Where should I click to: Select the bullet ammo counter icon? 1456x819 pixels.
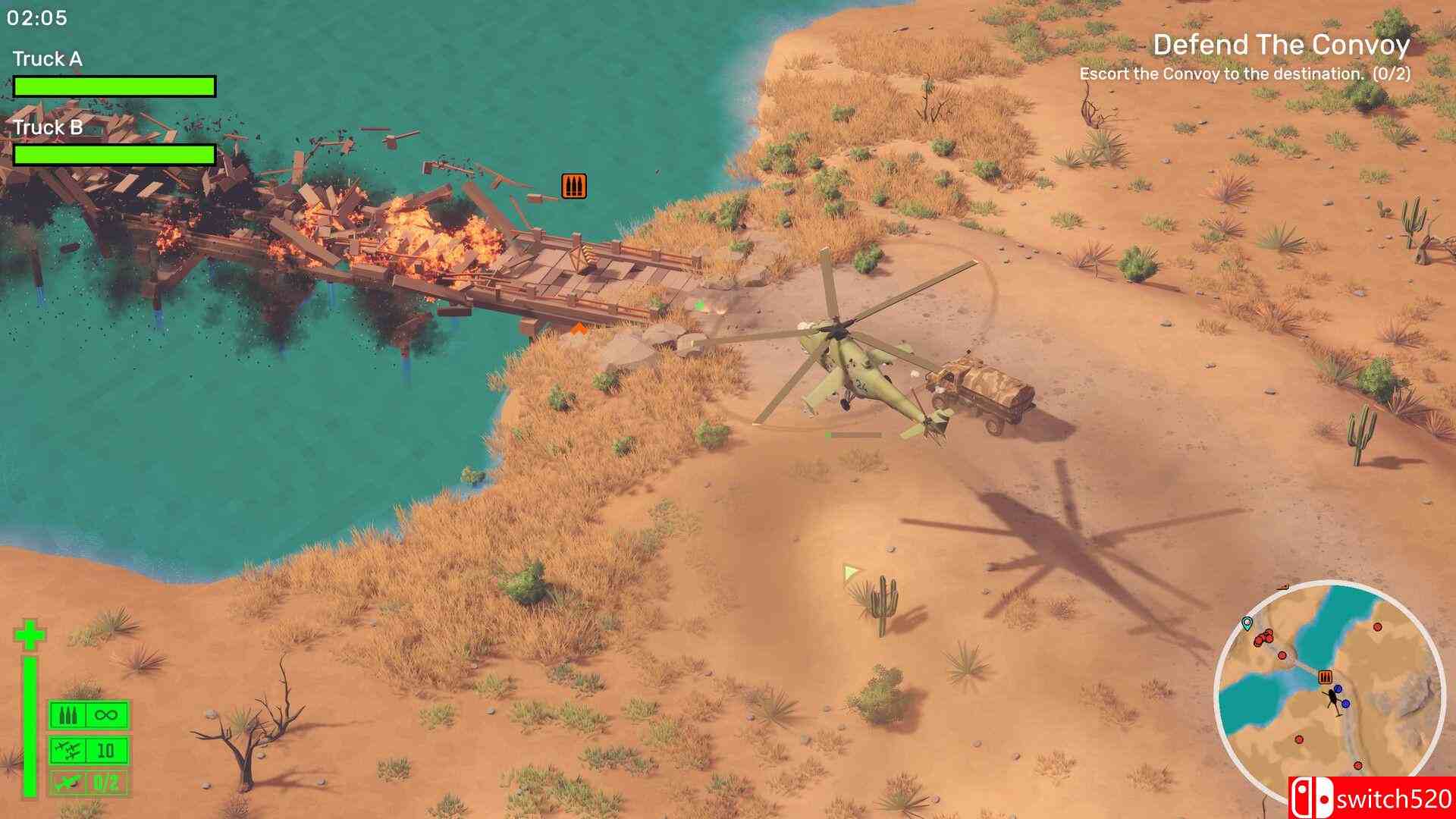point(68,714)
